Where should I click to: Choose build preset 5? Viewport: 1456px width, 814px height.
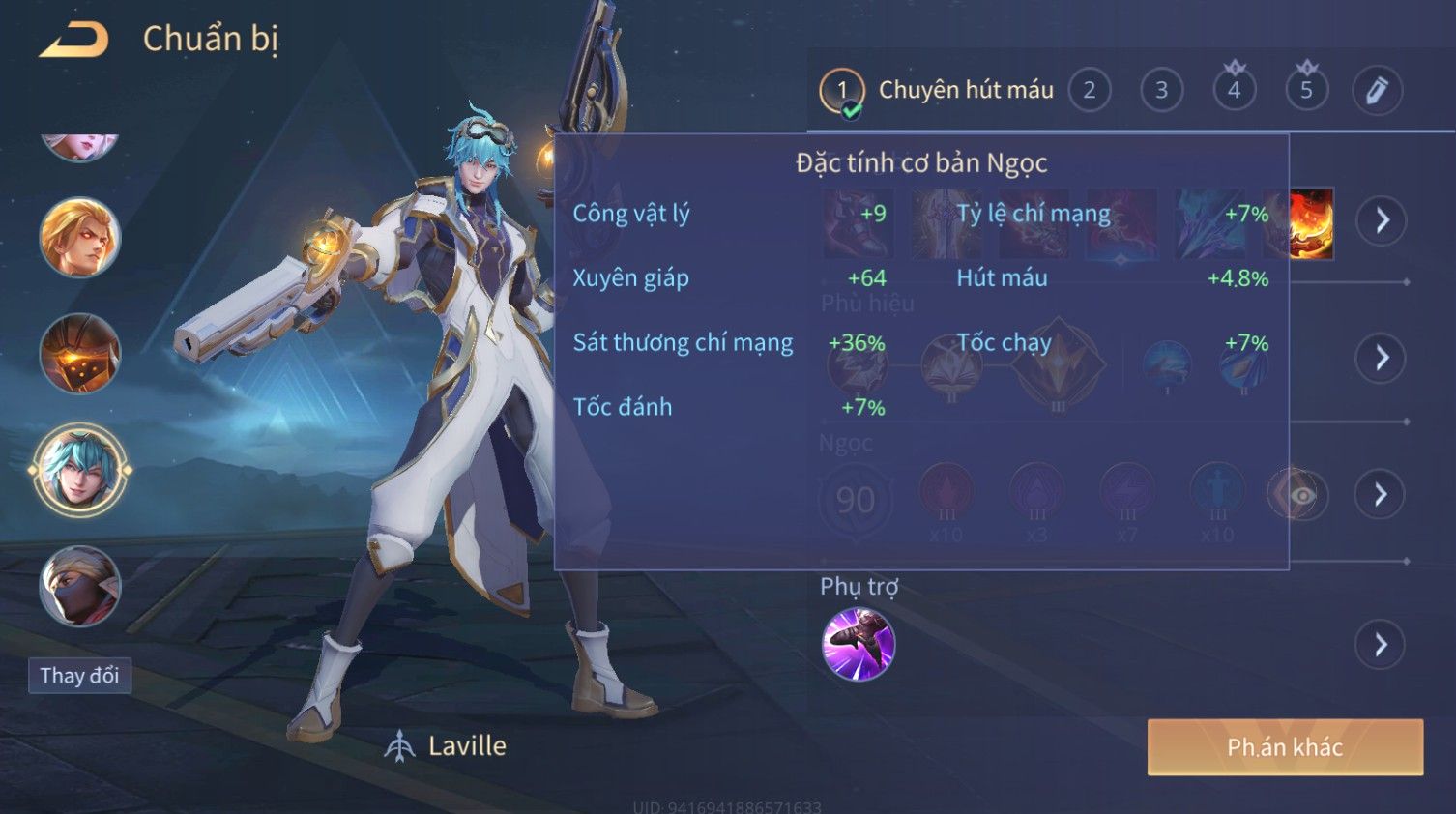[x=1306, y=91]
